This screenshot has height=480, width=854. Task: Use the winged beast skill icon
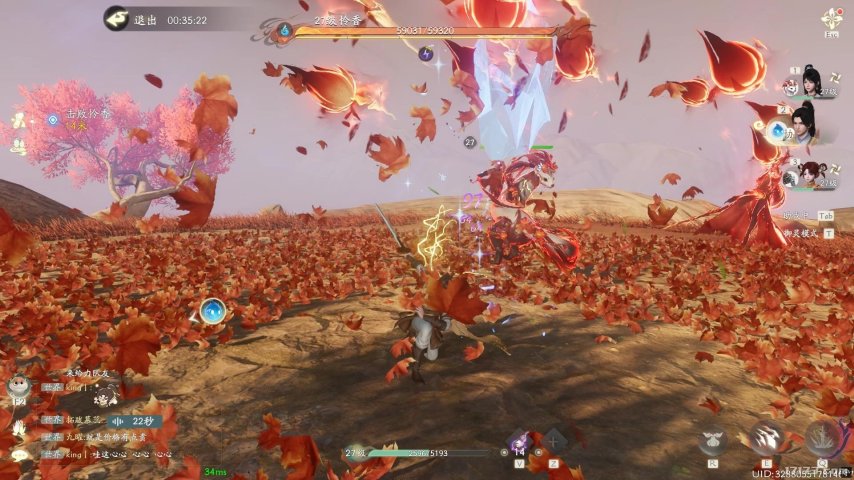712,438
